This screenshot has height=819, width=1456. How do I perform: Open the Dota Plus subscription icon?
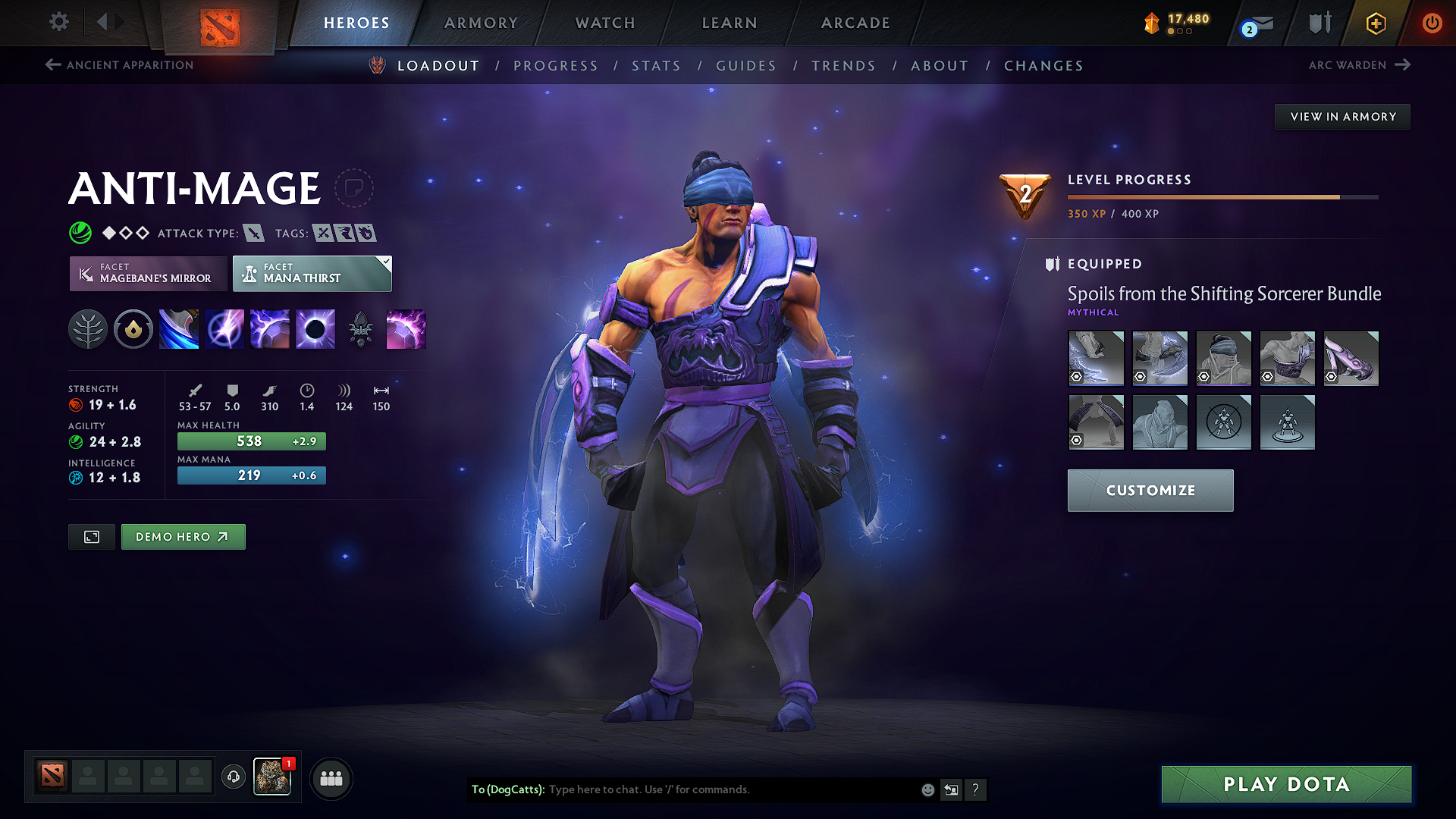1374,23
